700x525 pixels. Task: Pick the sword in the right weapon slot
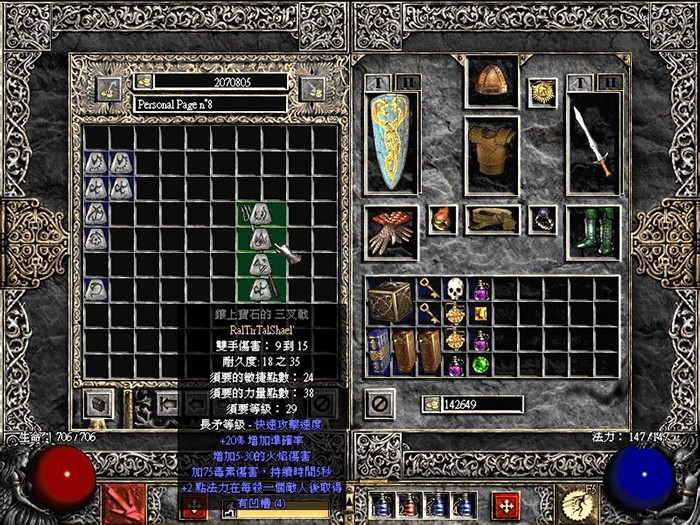pyautogui.click(x=593, y=142)
